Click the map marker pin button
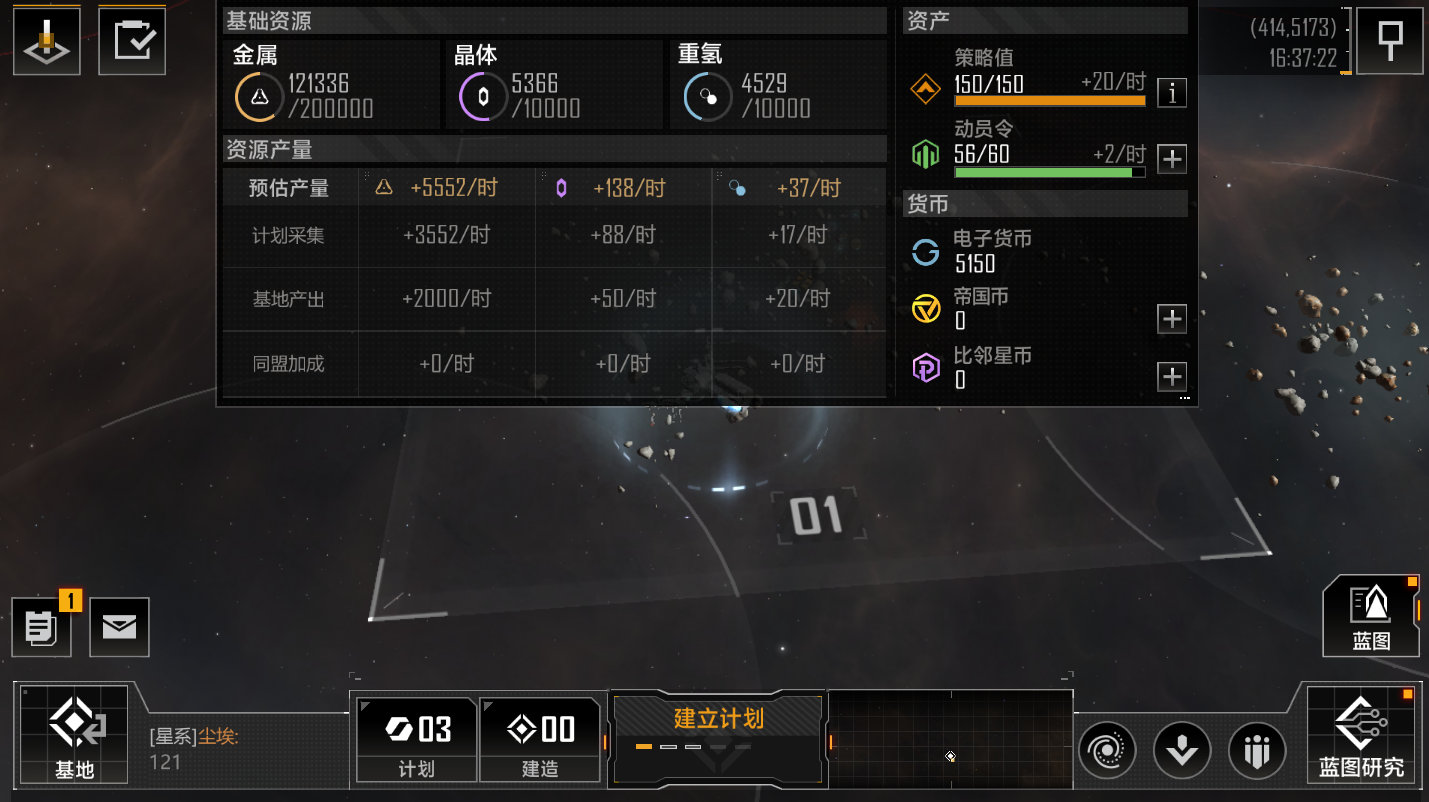The image size is (1429, 802). pos(1390,41)
